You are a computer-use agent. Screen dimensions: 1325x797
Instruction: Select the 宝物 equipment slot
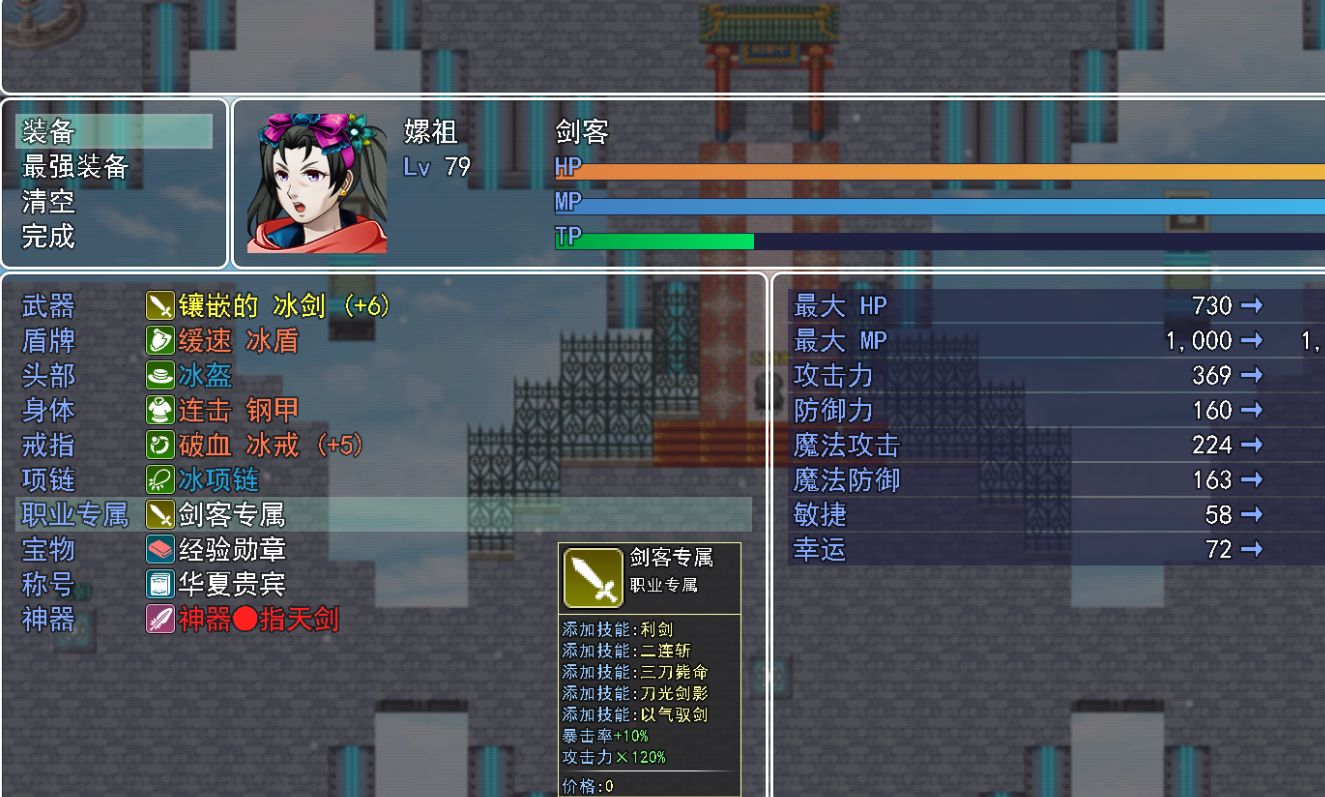[48, 548]
